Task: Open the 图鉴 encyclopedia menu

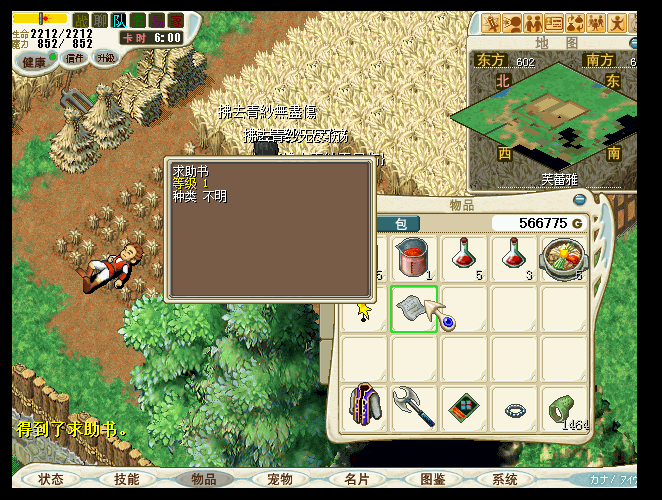Action: click(x=432, y=479)
